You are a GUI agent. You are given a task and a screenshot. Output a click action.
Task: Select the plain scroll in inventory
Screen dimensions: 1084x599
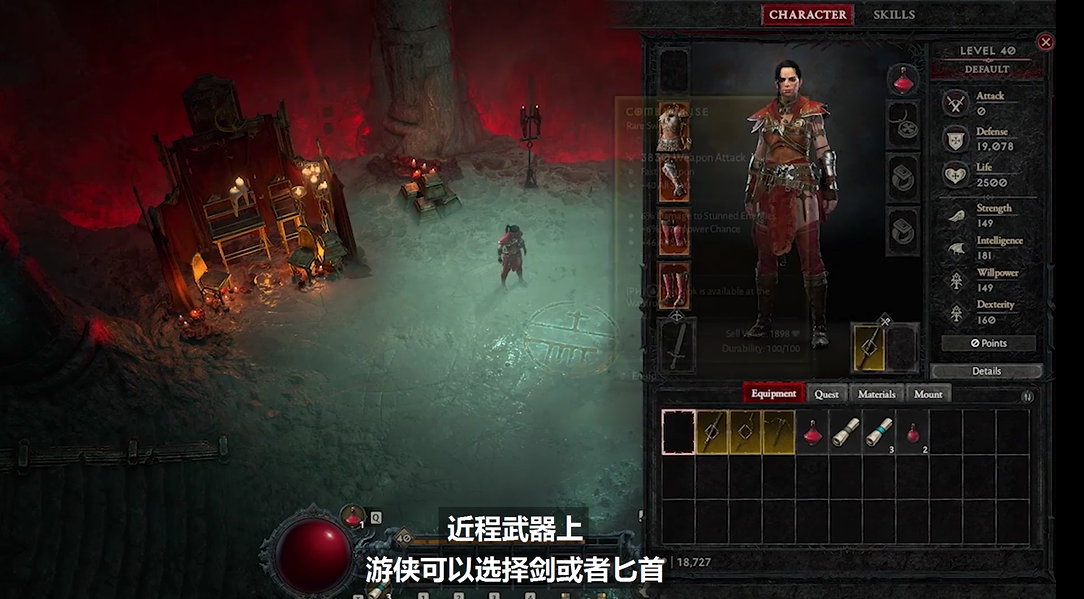tap(846, 432)
